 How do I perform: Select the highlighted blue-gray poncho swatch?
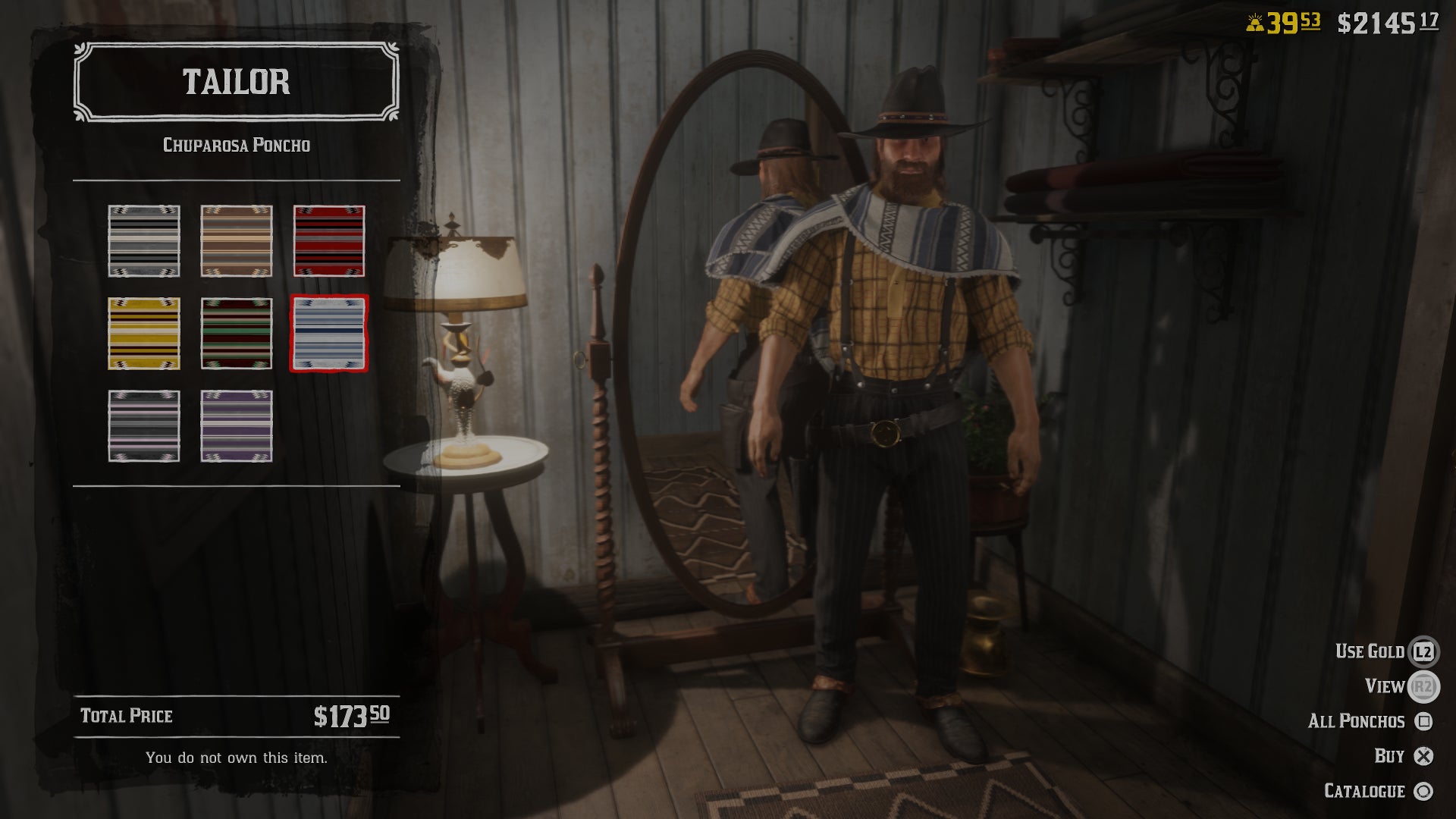[x=329, y=334]
